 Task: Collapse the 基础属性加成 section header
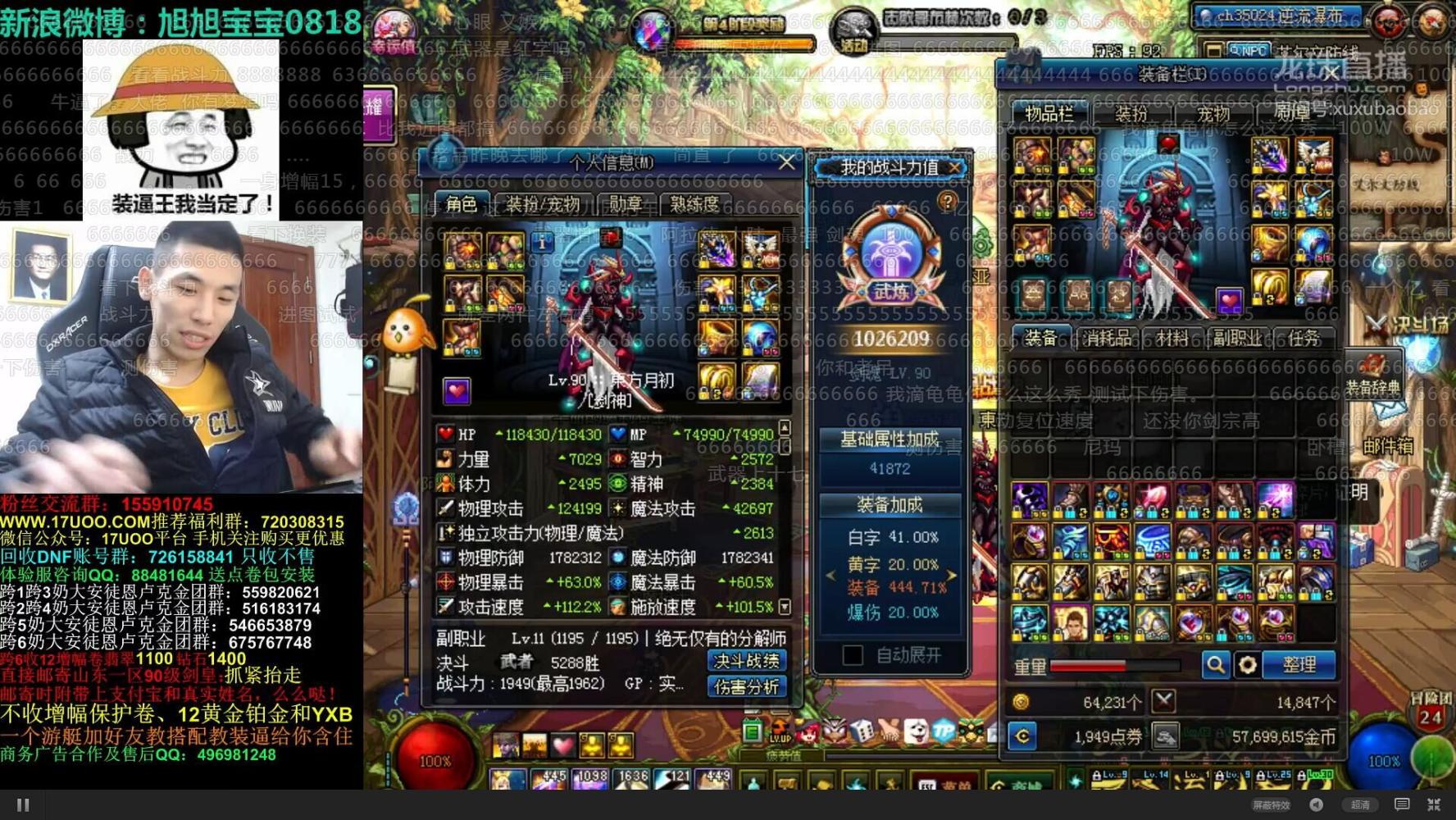[889, 437]
